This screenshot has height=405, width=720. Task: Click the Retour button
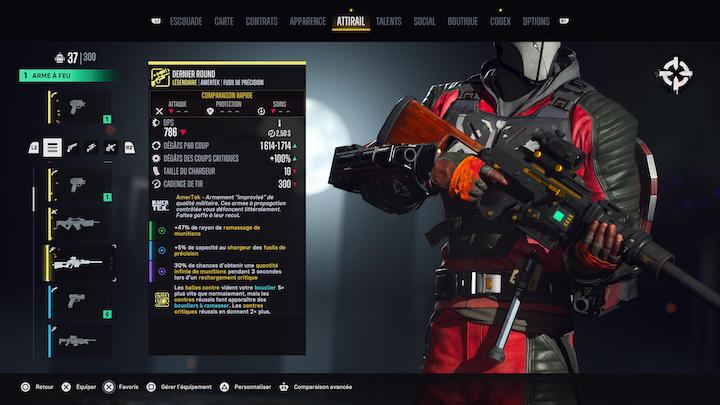pos(38,386)
